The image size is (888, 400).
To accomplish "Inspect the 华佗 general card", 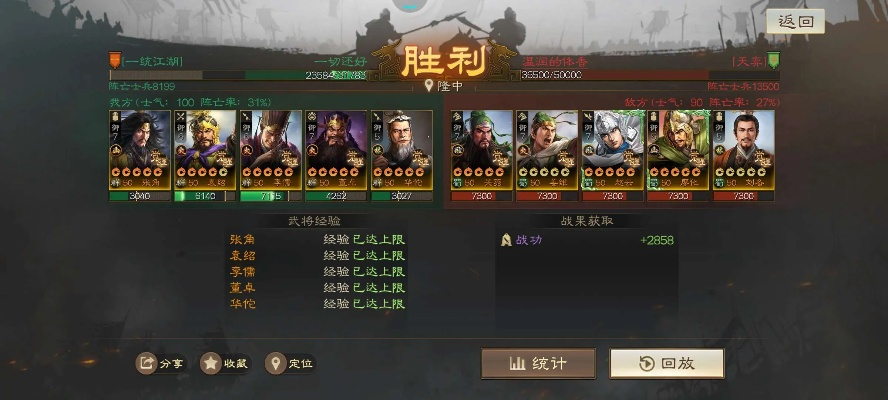I will point(401,150).
